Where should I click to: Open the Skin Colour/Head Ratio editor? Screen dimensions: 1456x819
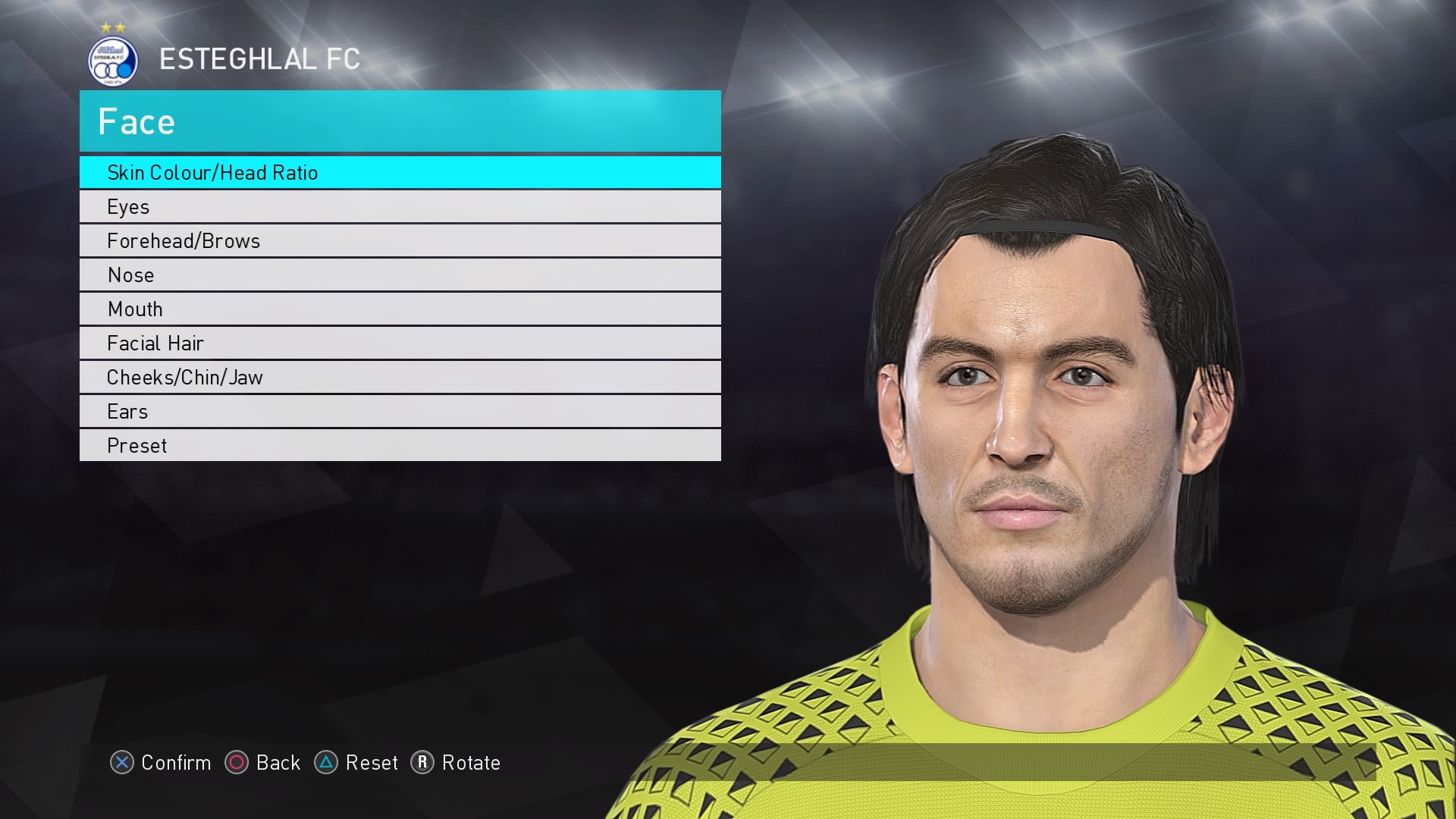click(400, 172)
